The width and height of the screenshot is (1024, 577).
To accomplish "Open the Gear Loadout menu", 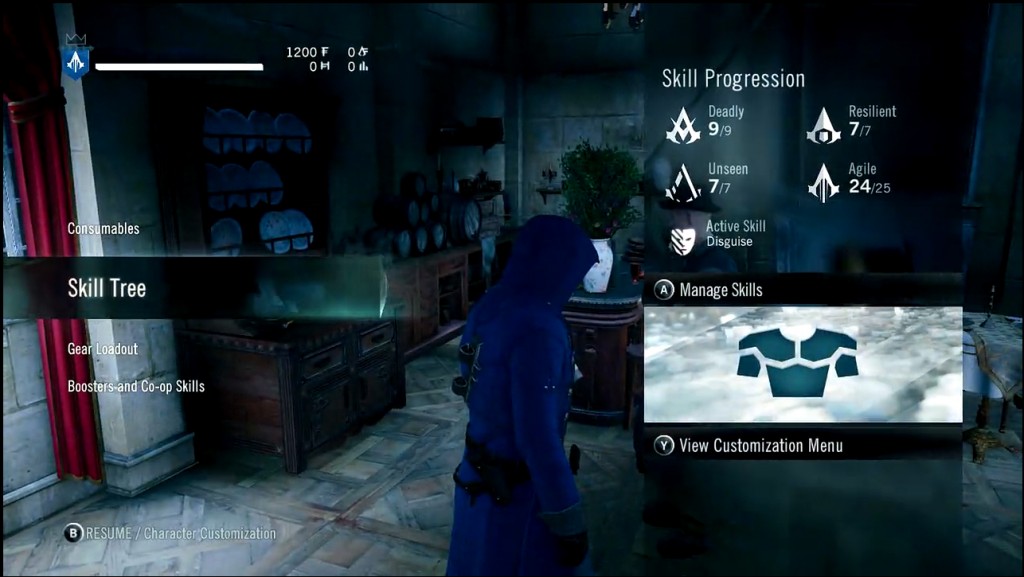I will coord(102,349).
